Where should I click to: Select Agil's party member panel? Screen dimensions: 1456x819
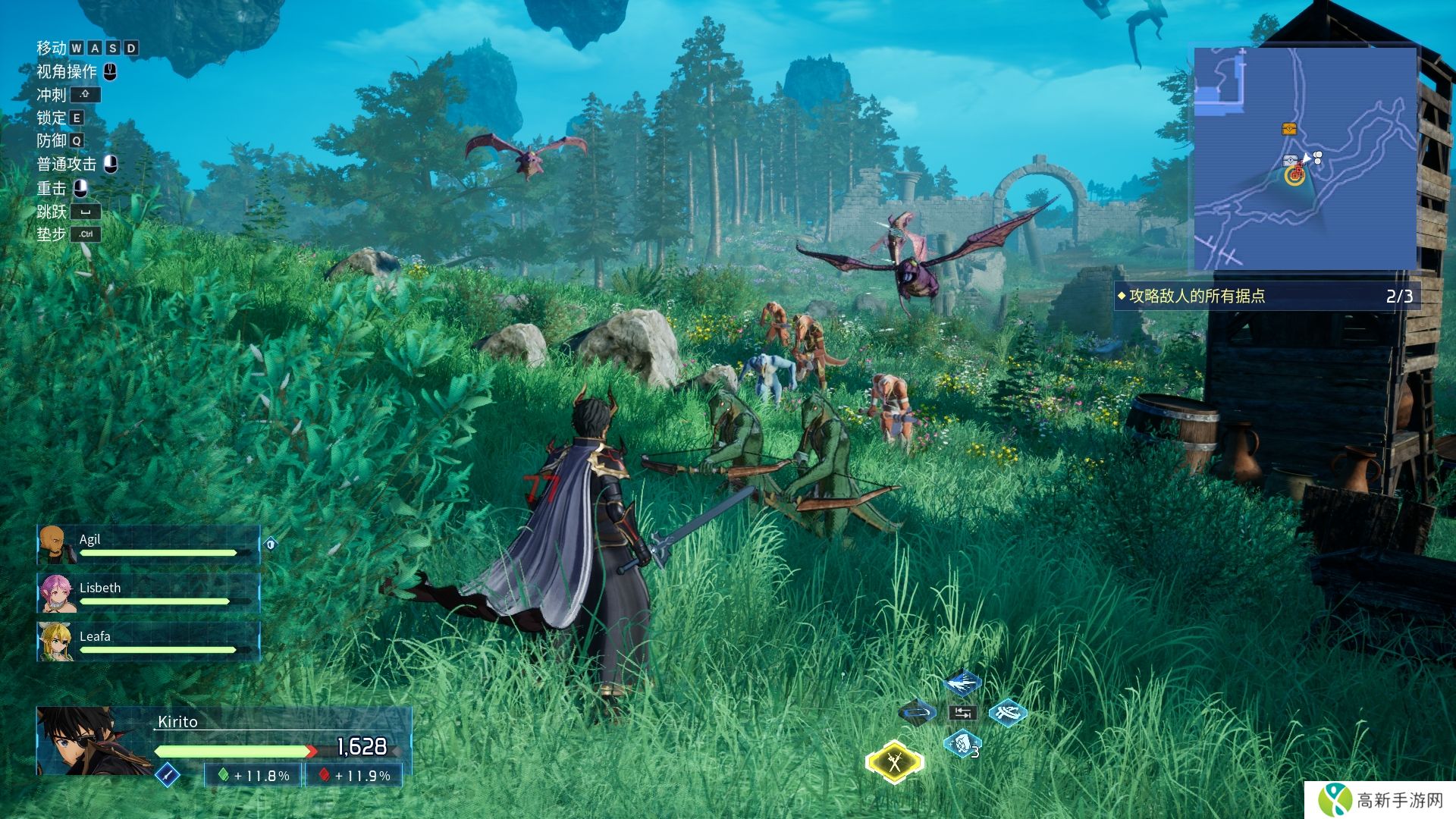[x=149, y=544]
